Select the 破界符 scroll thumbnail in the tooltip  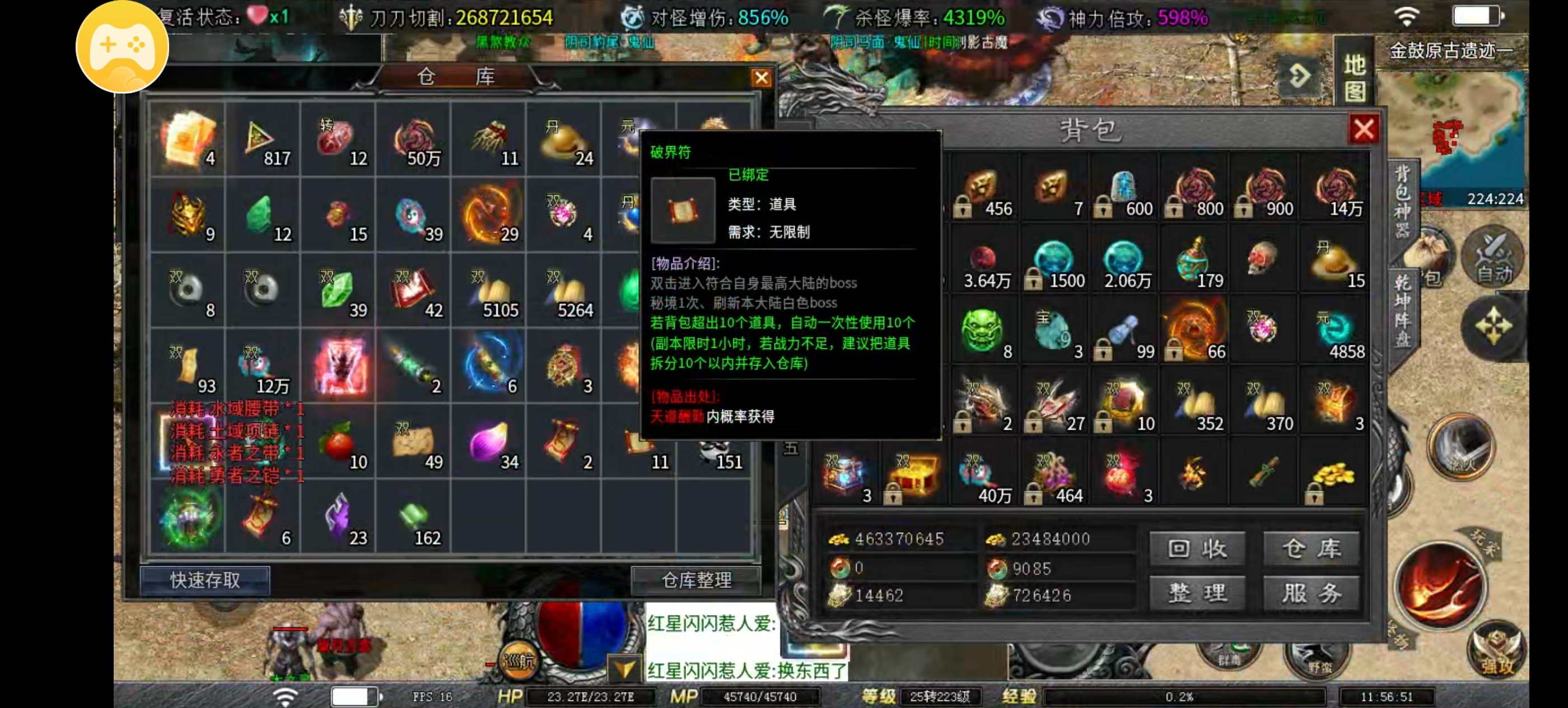[x=683, y=209]
